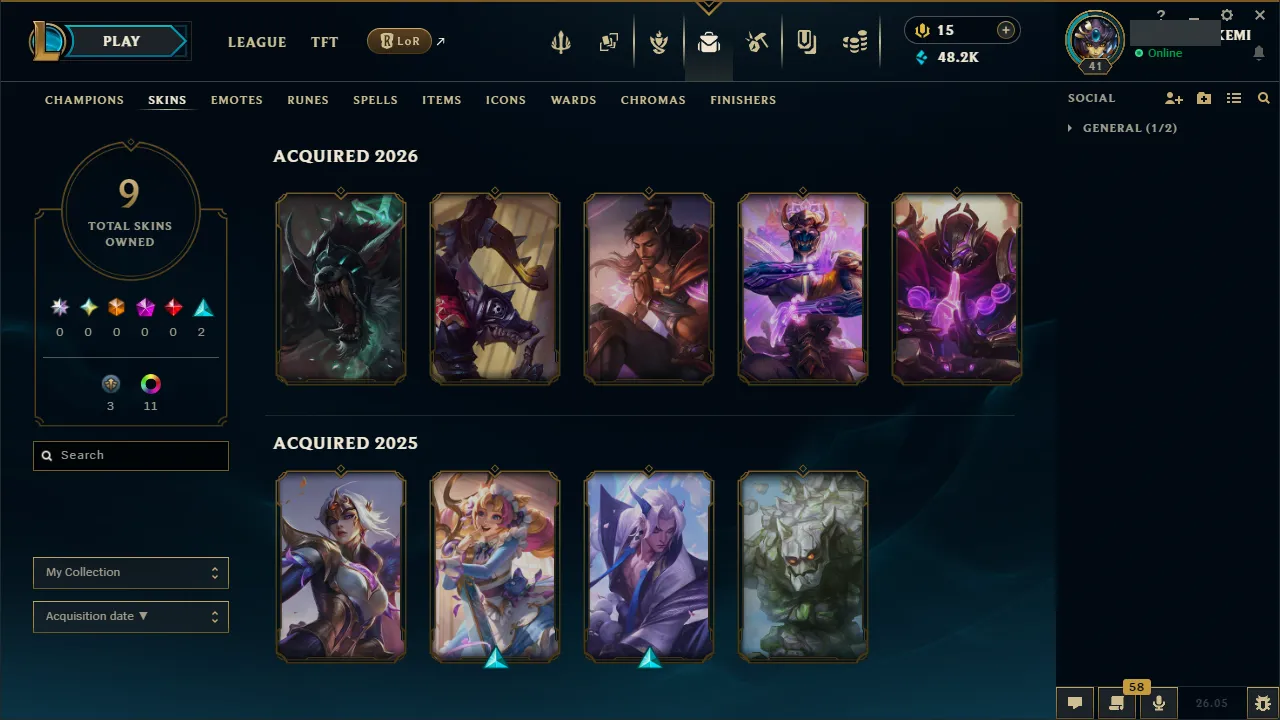Open Hextech crafting pickaxe icon
The image size is (1280, 720).
click(757, 41)
